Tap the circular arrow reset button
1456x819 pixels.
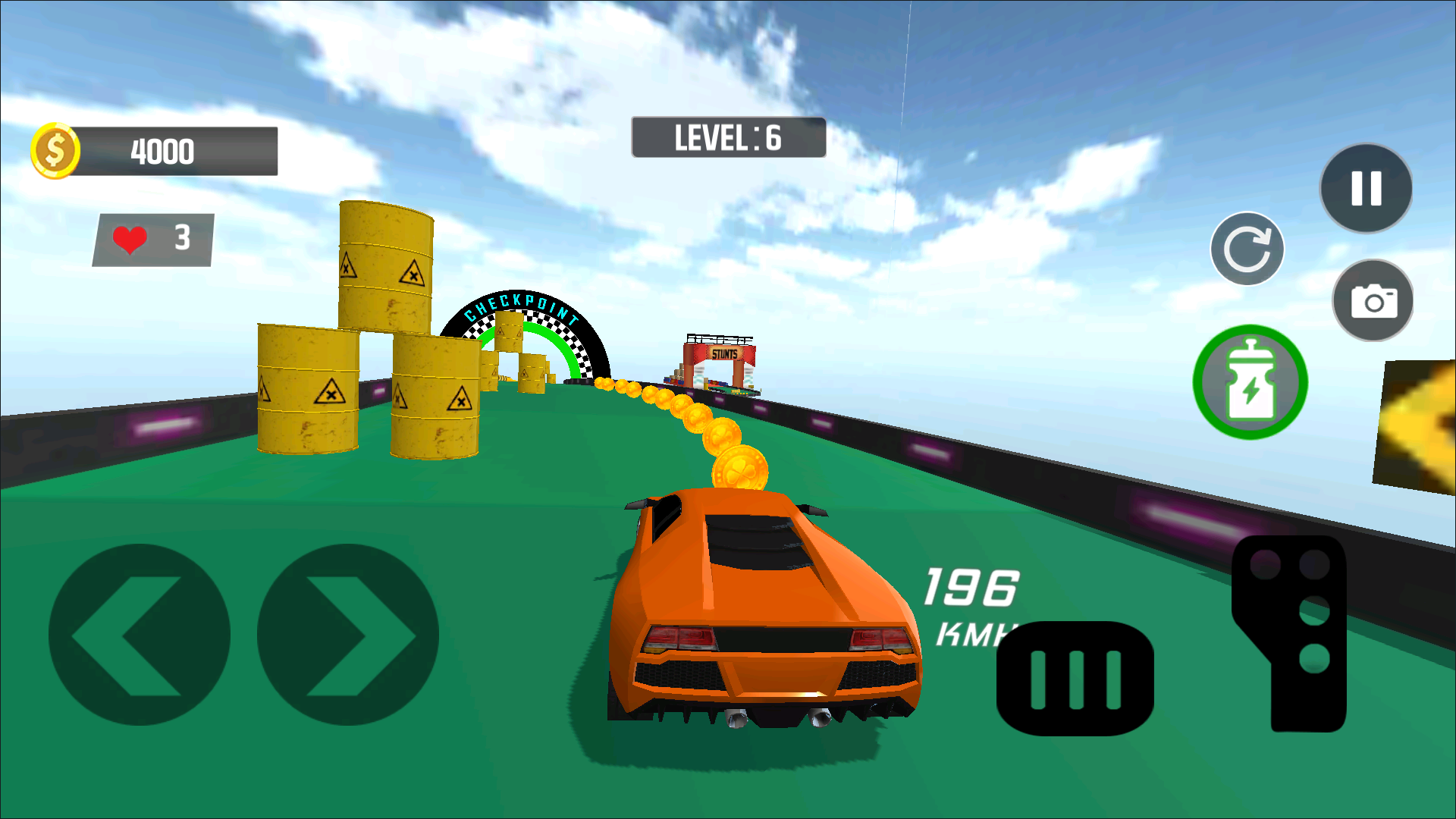pos(1247,249)
